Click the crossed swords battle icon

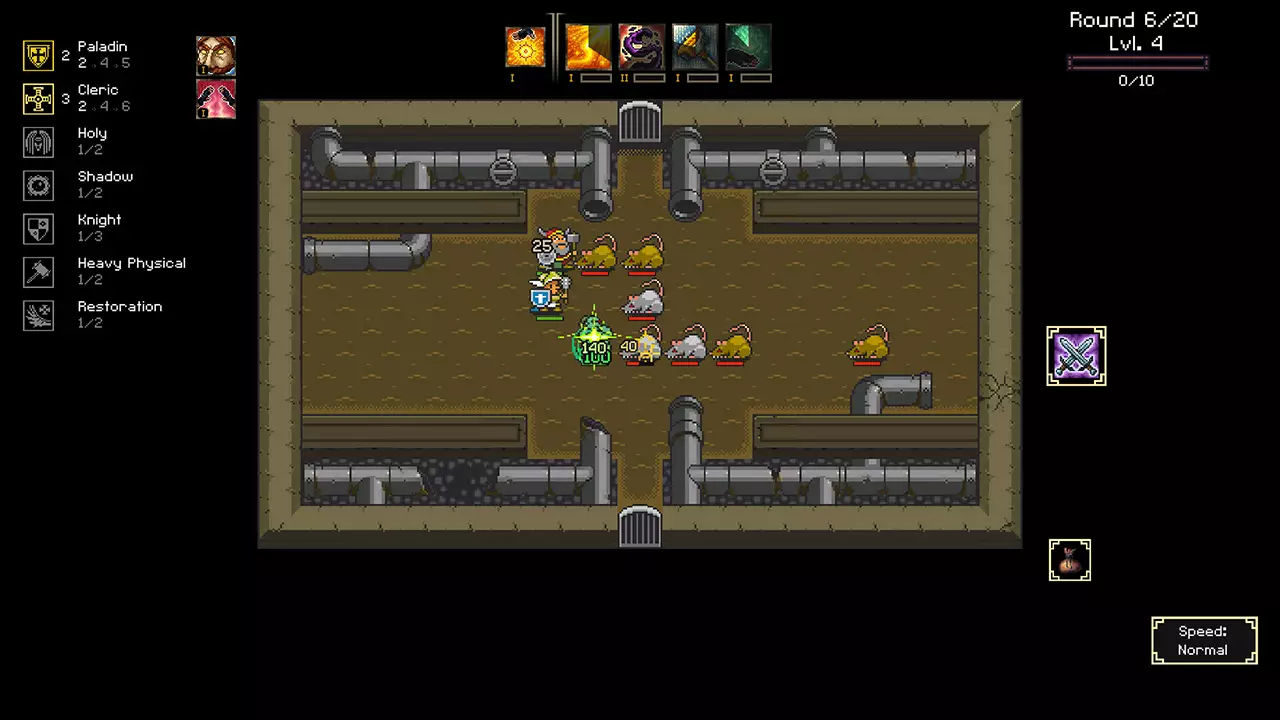point(1076,355)
